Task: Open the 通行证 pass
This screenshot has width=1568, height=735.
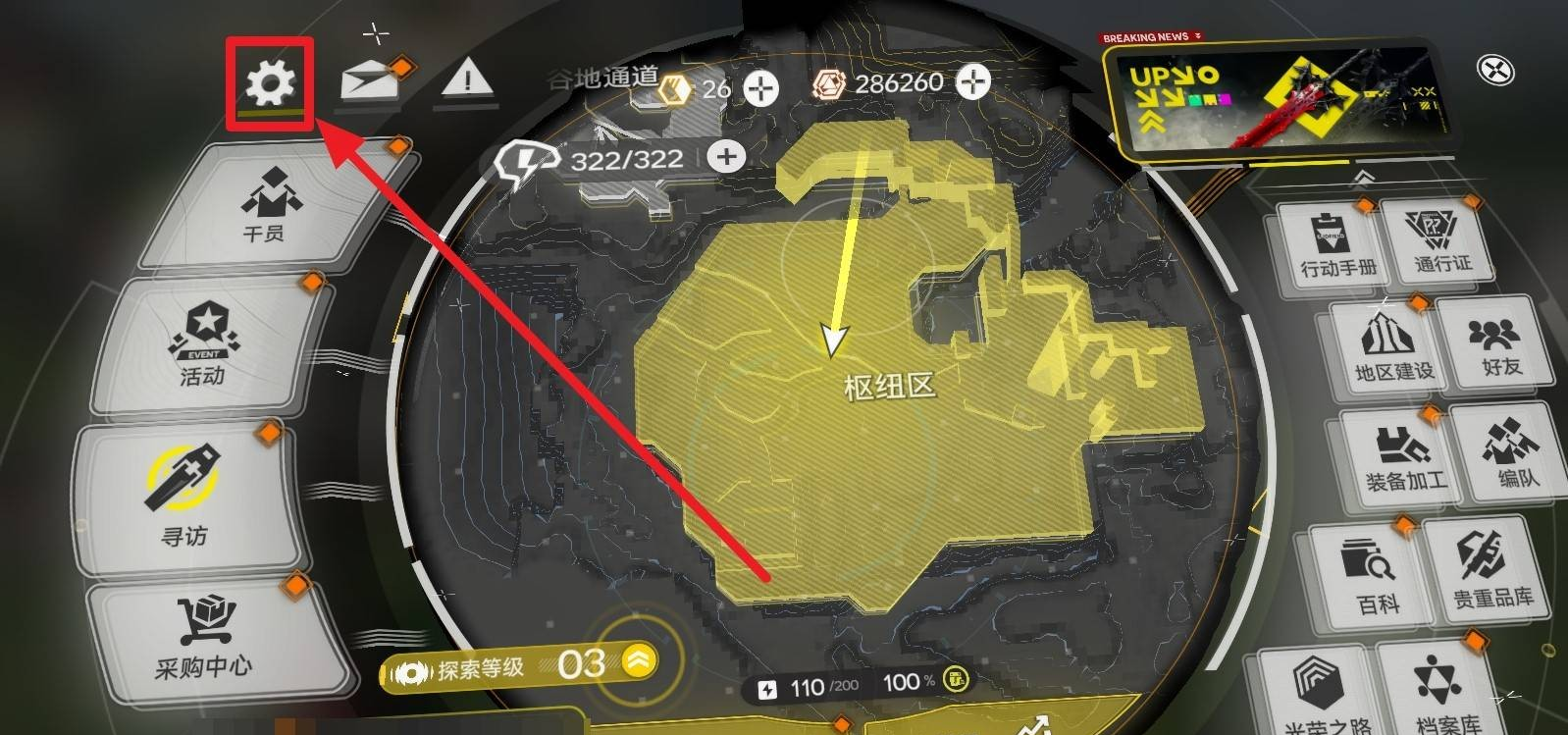Action: pyautogui.click(x=1441, y=241)
